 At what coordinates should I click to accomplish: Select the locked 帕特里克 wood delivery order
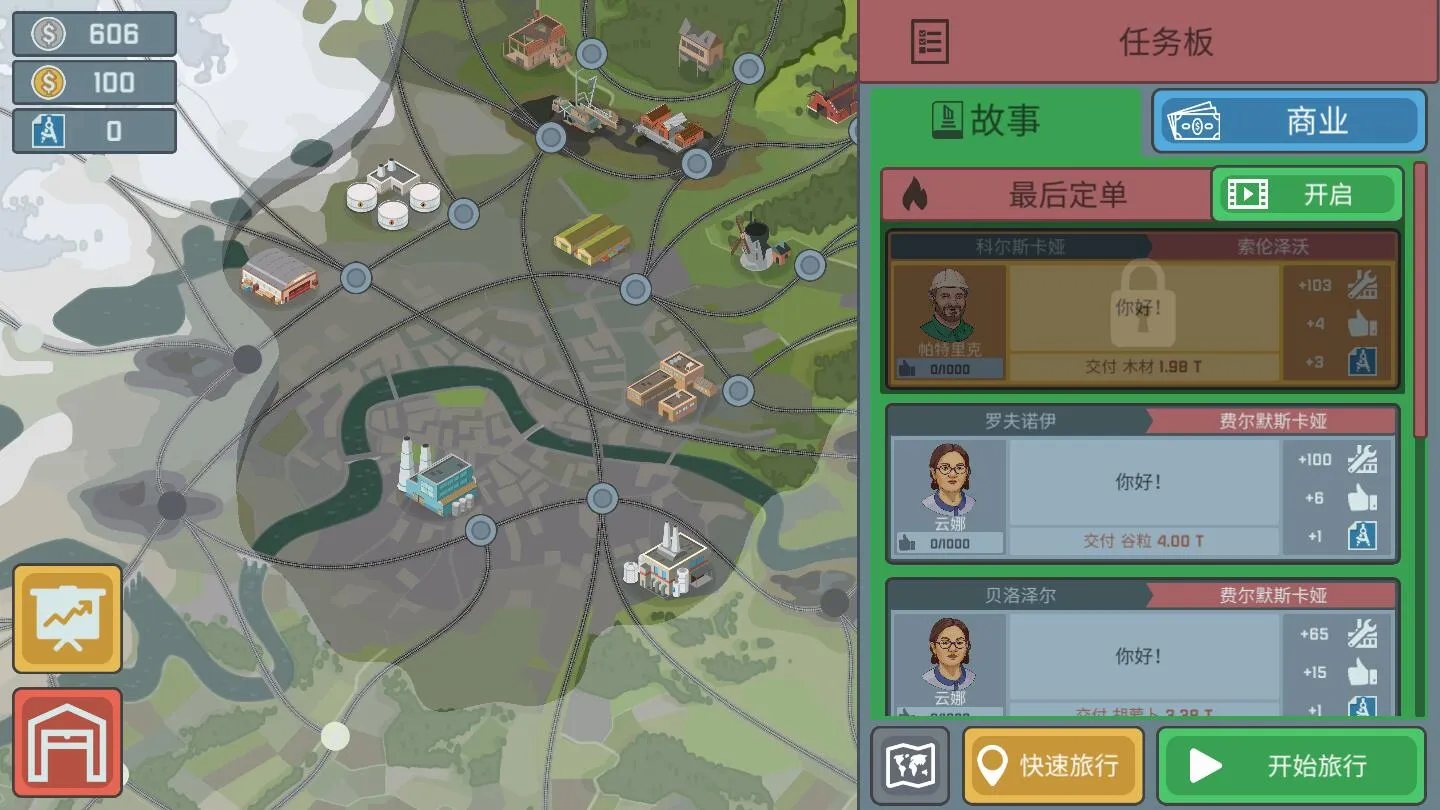pos(1143,310)
